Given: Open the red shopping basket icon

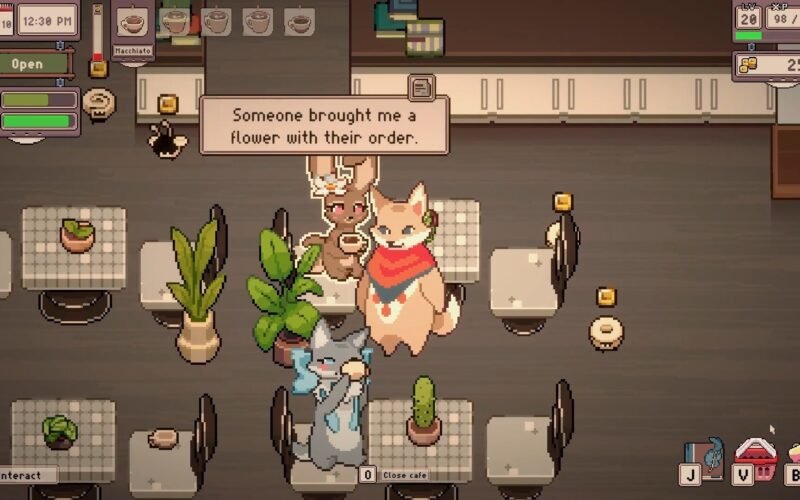Looking at the screenshot, I should (x=757, y=455).
